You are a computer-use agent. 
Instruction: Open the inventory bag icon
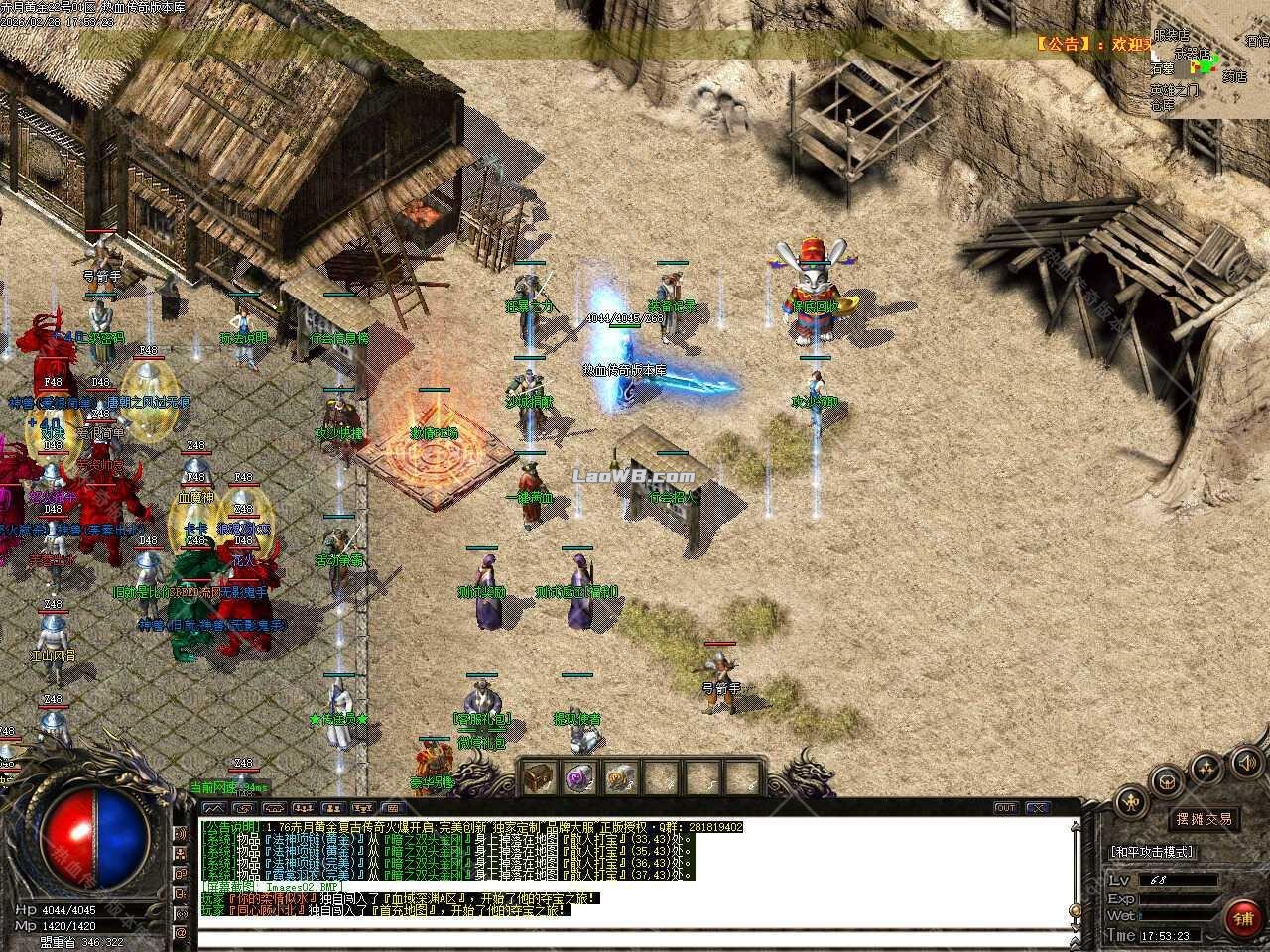point(1167,783)
